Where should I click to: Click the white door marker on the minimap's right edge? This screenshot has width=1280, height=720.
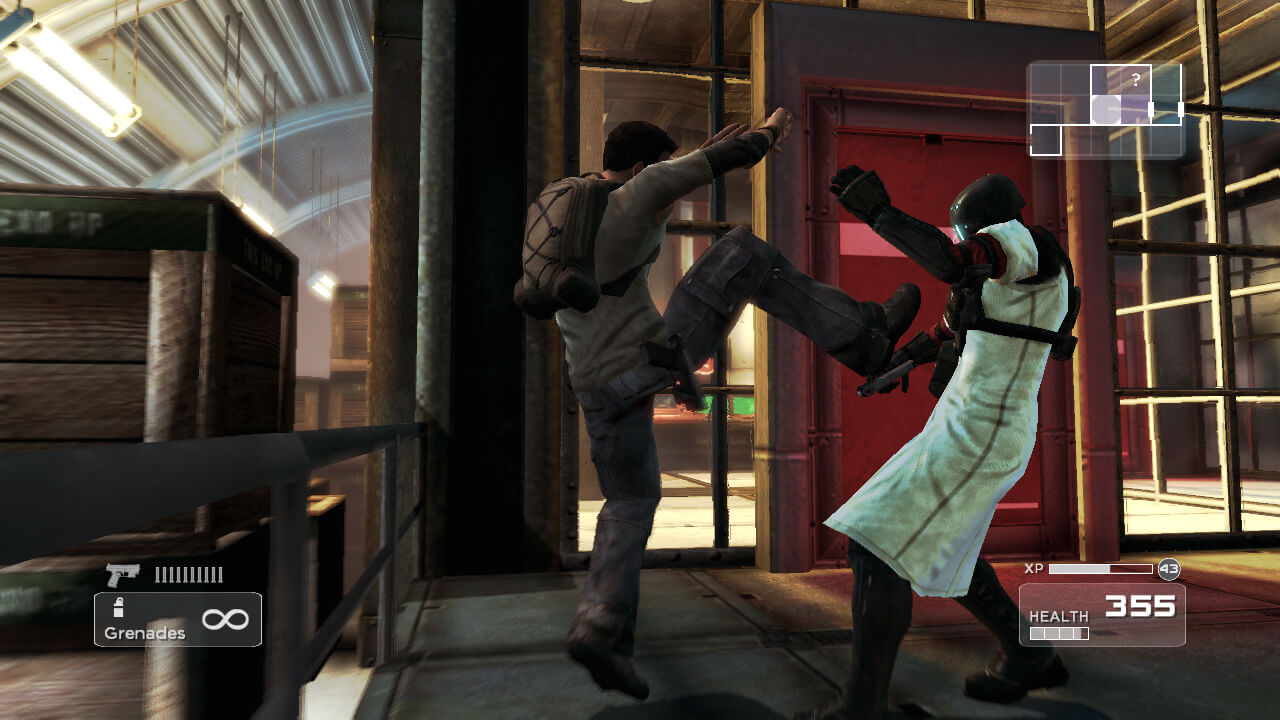1181,108
